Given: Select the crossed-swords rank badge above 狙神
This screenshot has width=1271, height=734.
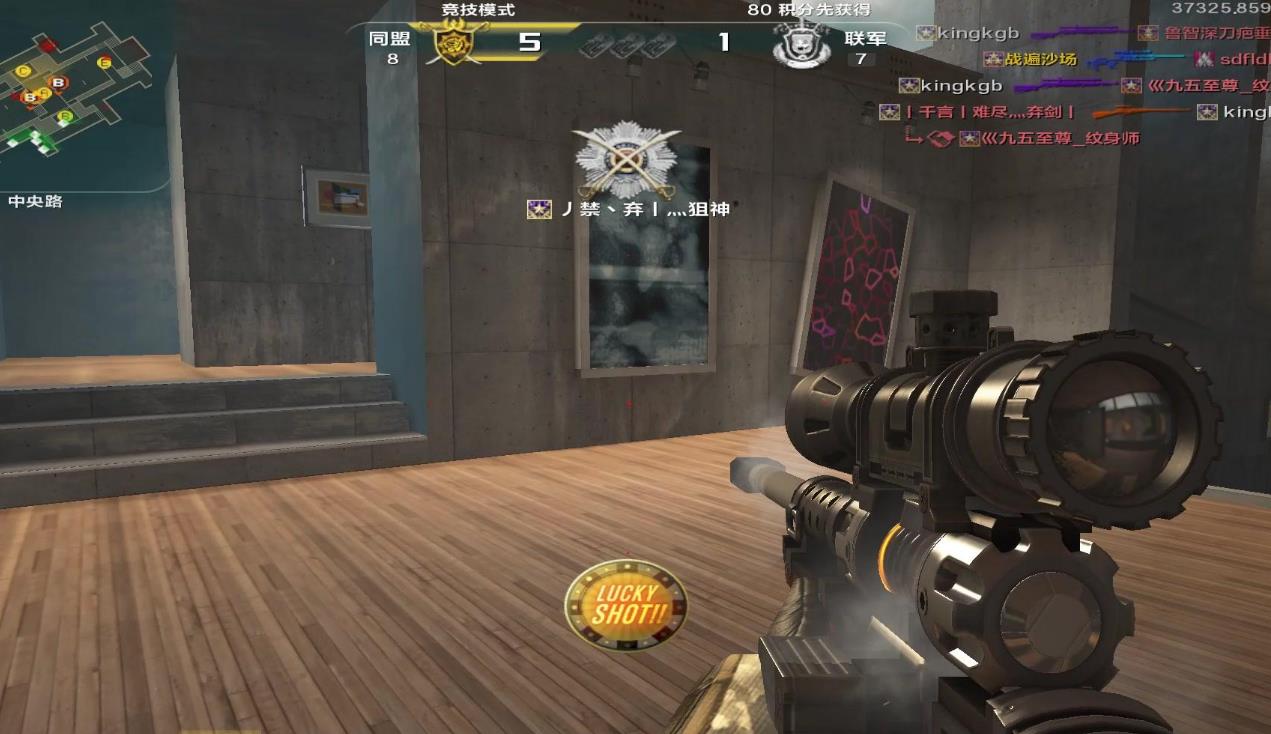Looking at the screenshot, I should tap(627, 160).
